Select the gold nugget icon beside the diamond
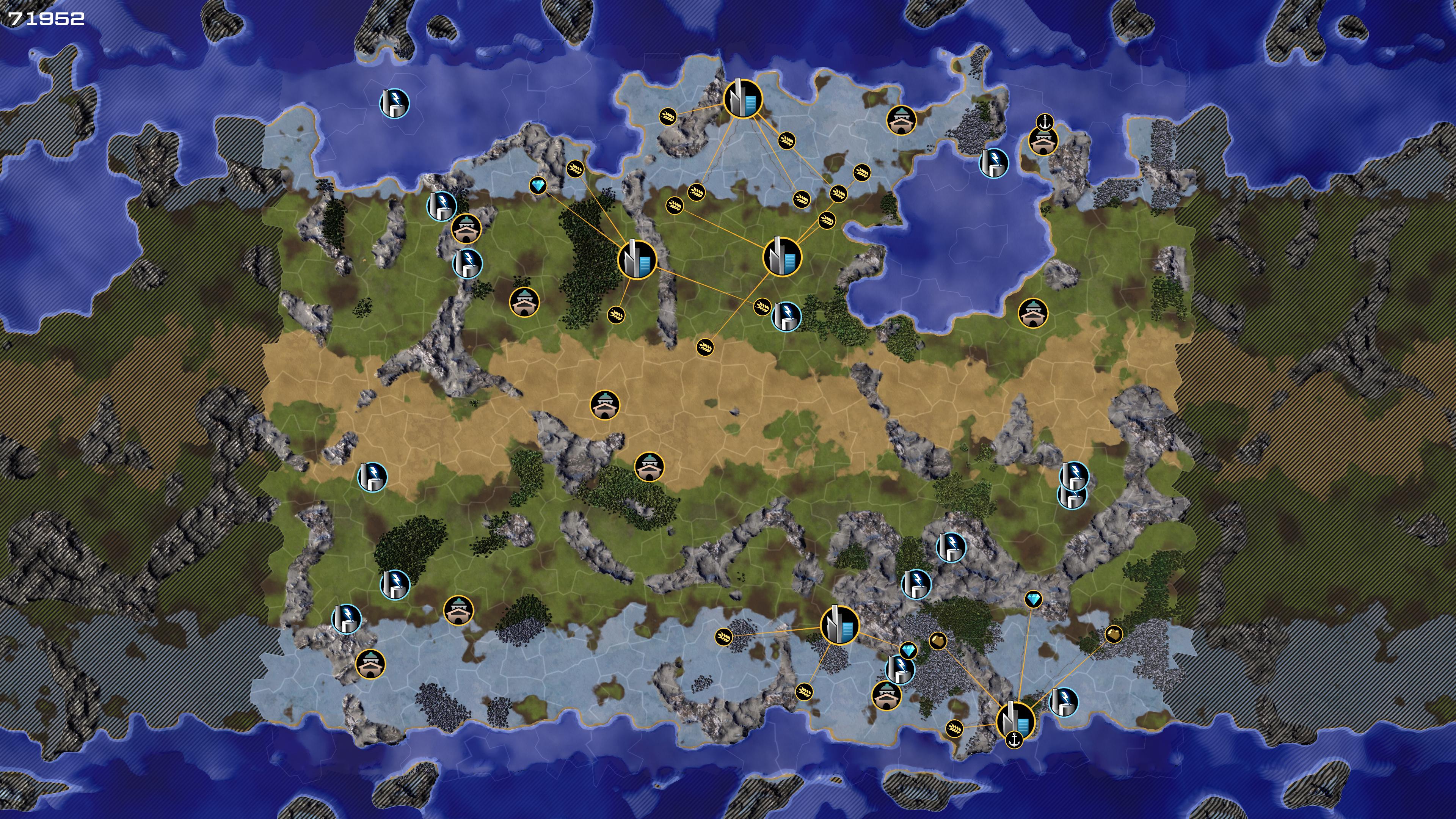This screenshot has width=1456, height=819. [x=938, y=640]
